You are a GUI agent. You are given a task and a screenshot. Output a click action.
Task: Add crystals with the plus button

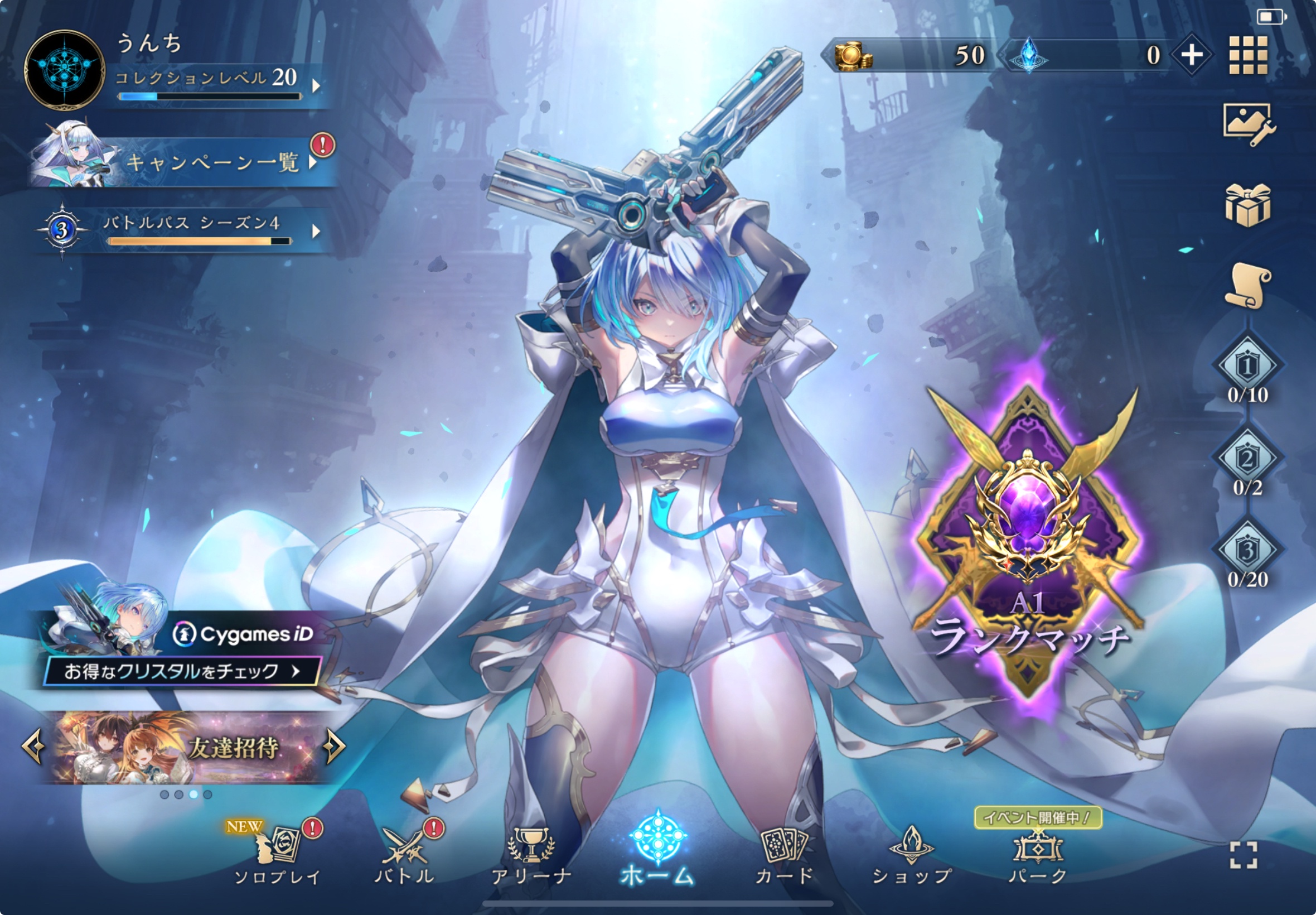coord(1191,55)
